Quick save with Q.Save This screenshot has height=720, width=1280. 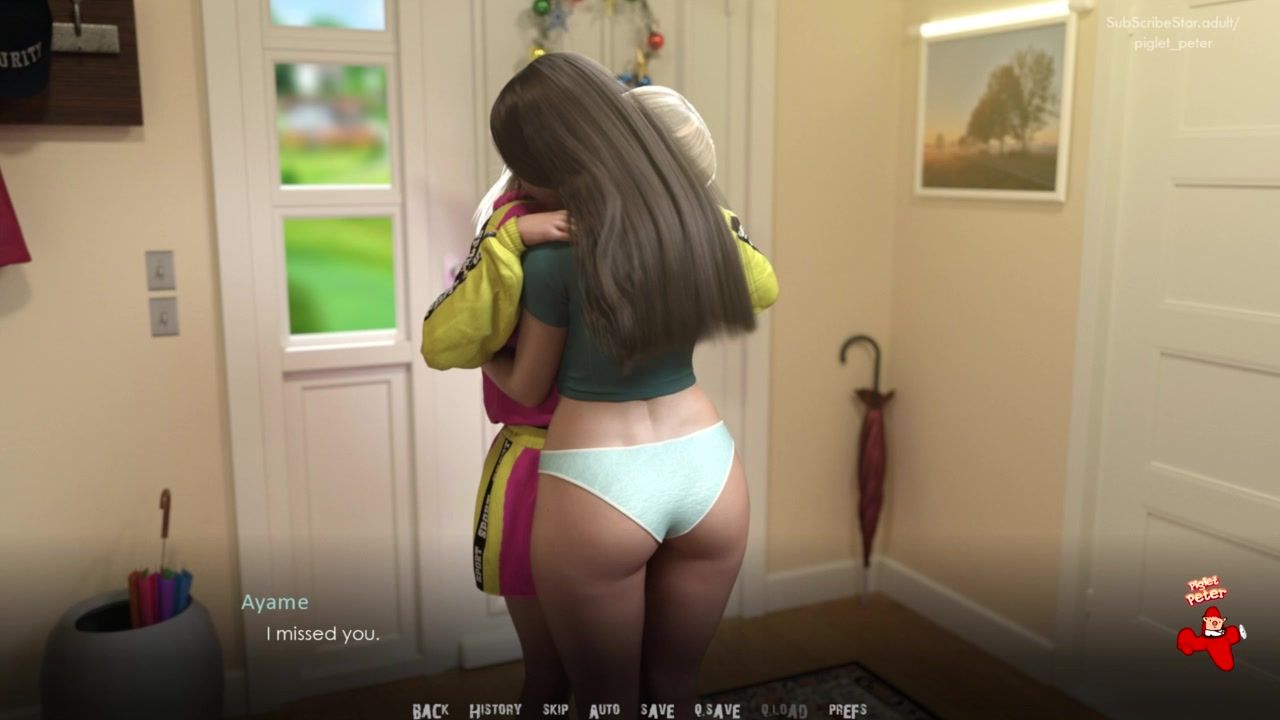(x=717, y=710)
